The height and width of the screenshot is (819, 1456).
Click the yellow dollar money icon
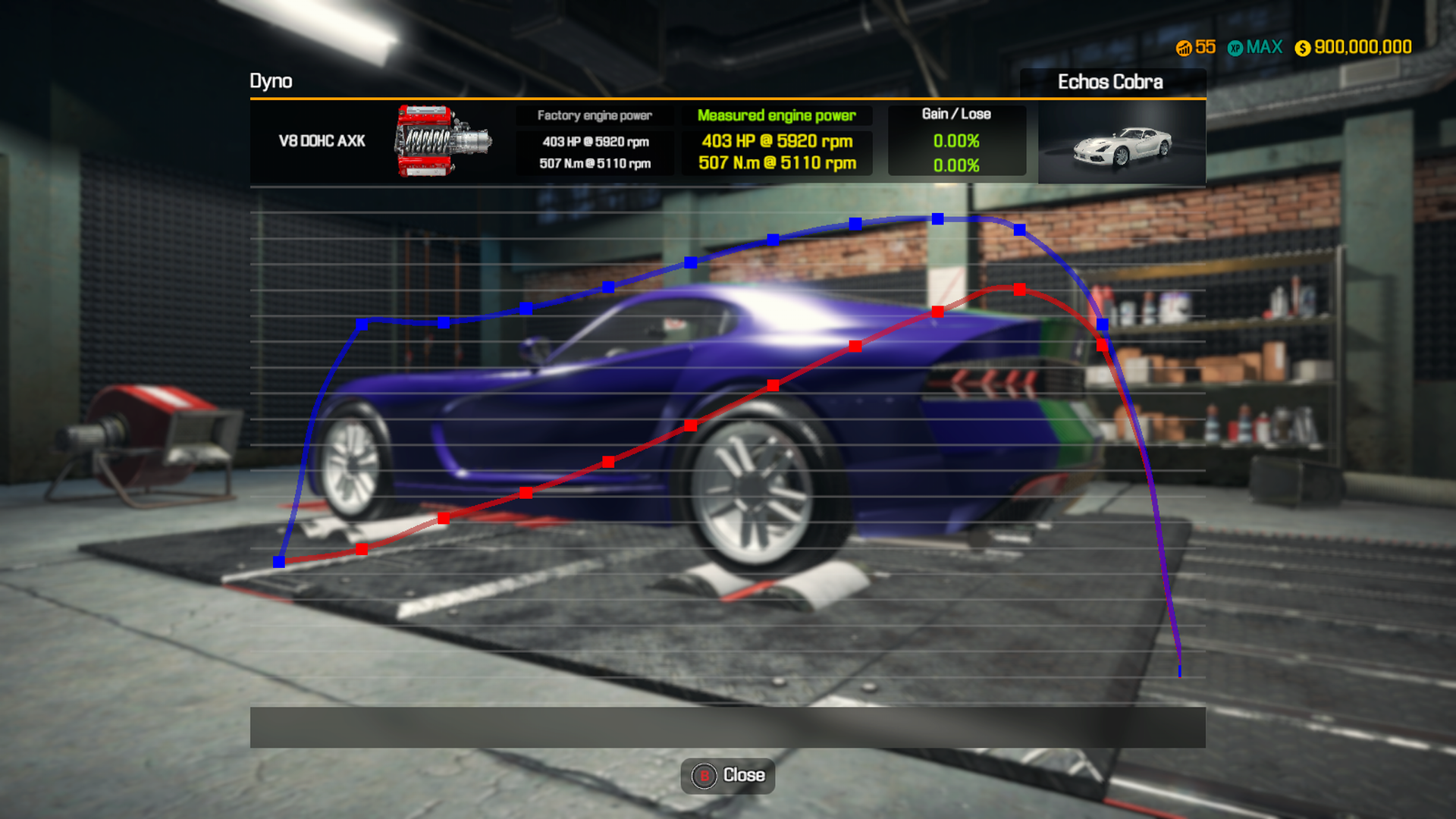tap(1303, 47)
